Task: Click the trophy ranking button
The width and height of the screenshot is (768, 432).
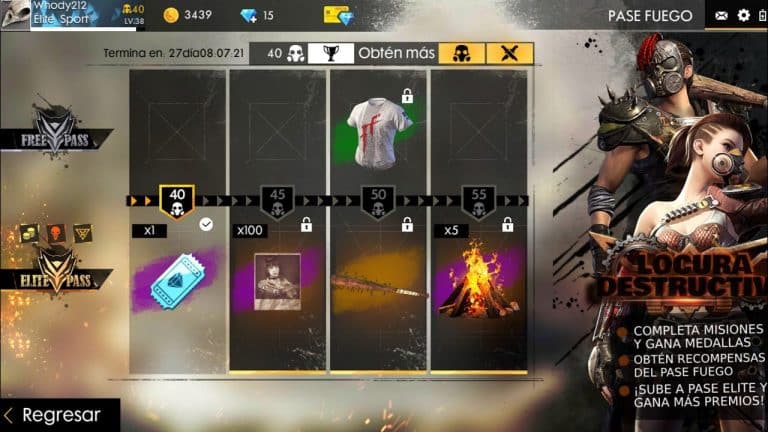Action: point(331,54)
